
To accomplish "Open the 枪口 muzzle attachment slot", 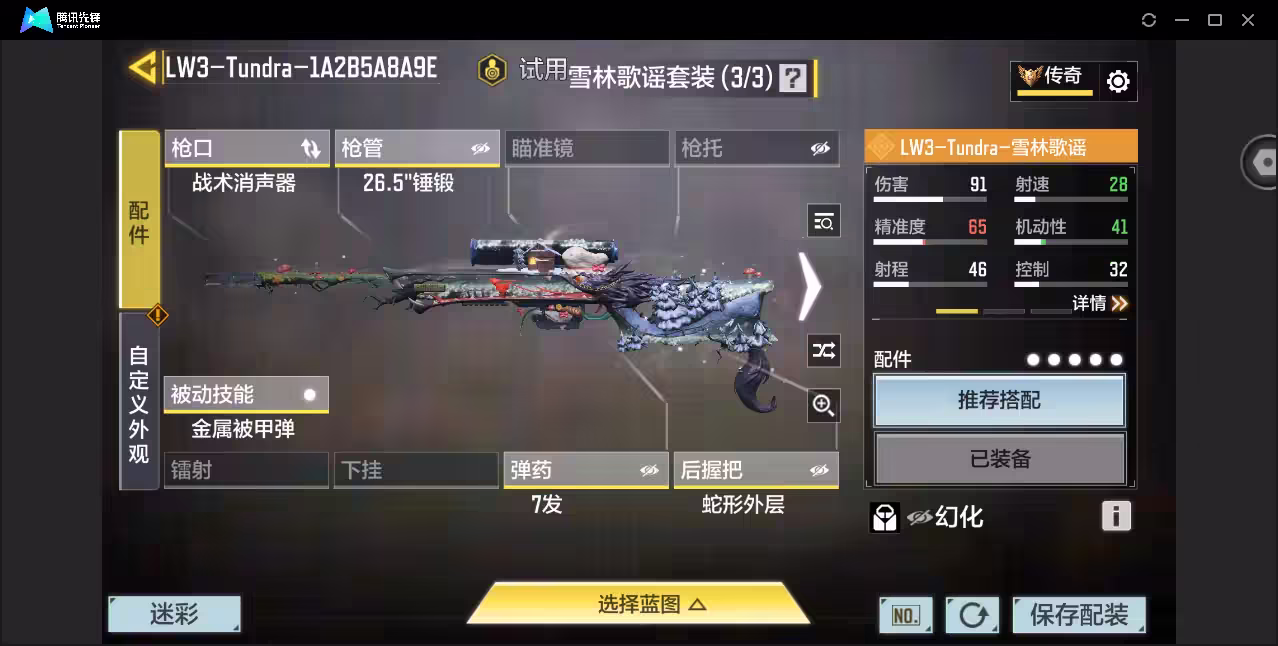I will (246, 149).
